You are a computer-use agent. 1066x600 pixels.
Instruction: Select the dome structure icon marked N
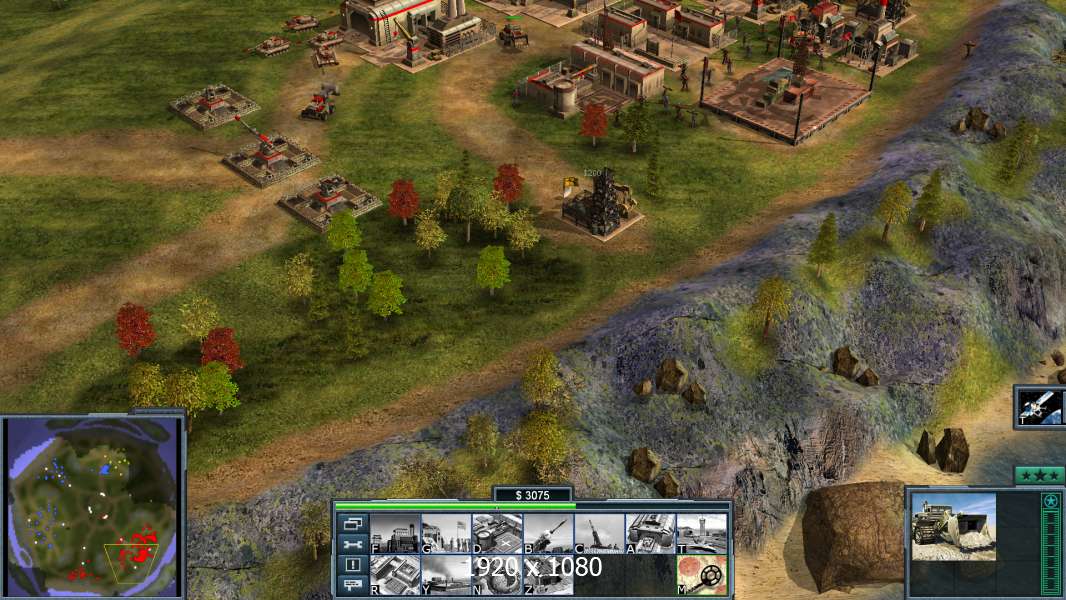pos(497,574)
